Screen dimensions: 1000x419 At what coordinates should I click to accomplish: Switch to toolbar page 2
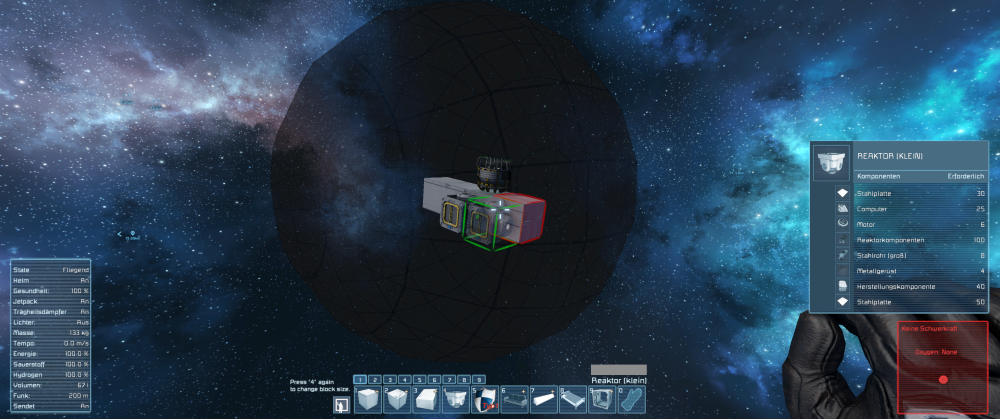pos(376,380)
